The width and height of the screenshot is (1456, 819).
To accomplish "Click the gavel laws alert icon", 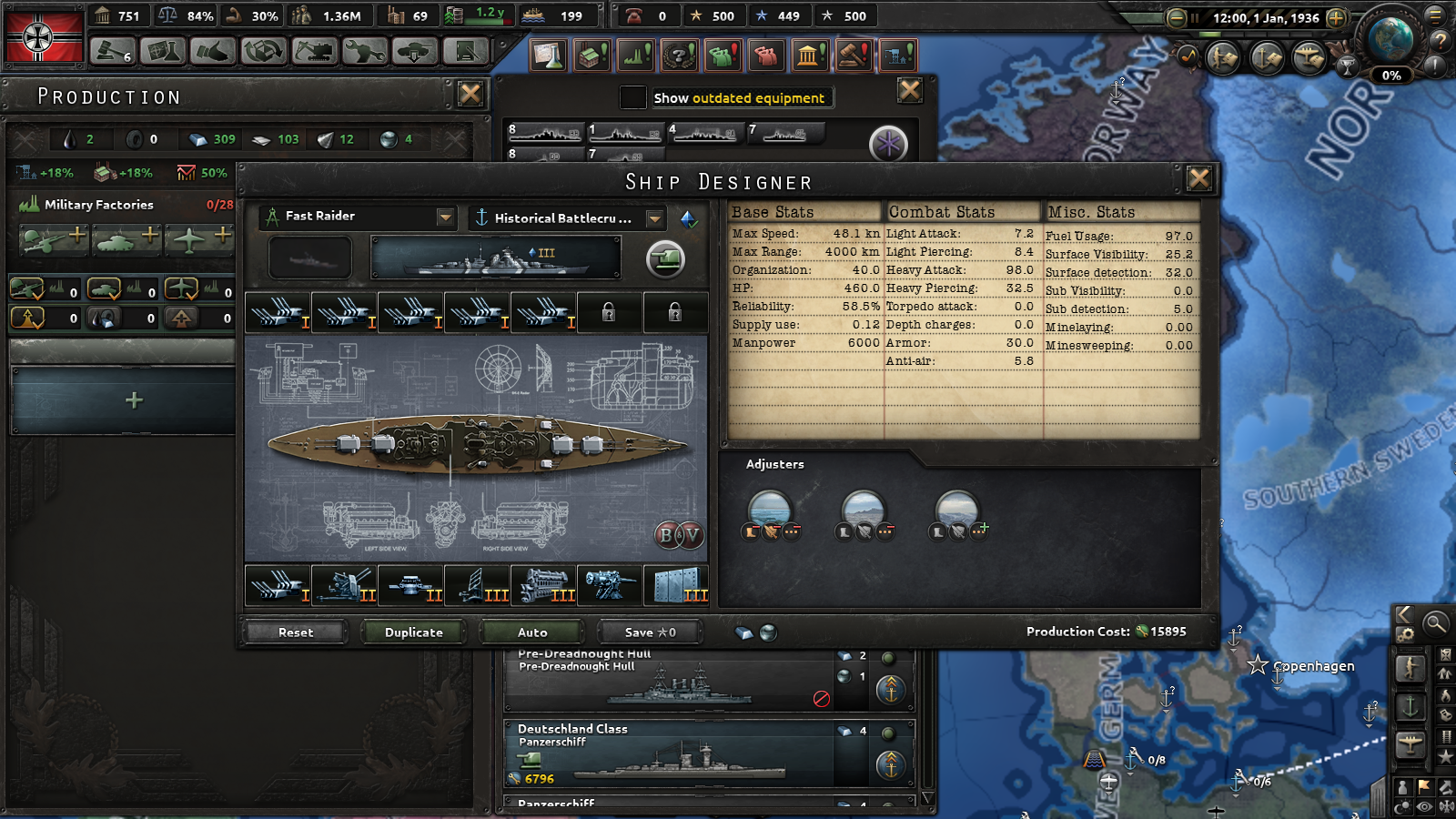I will [853, 55].
